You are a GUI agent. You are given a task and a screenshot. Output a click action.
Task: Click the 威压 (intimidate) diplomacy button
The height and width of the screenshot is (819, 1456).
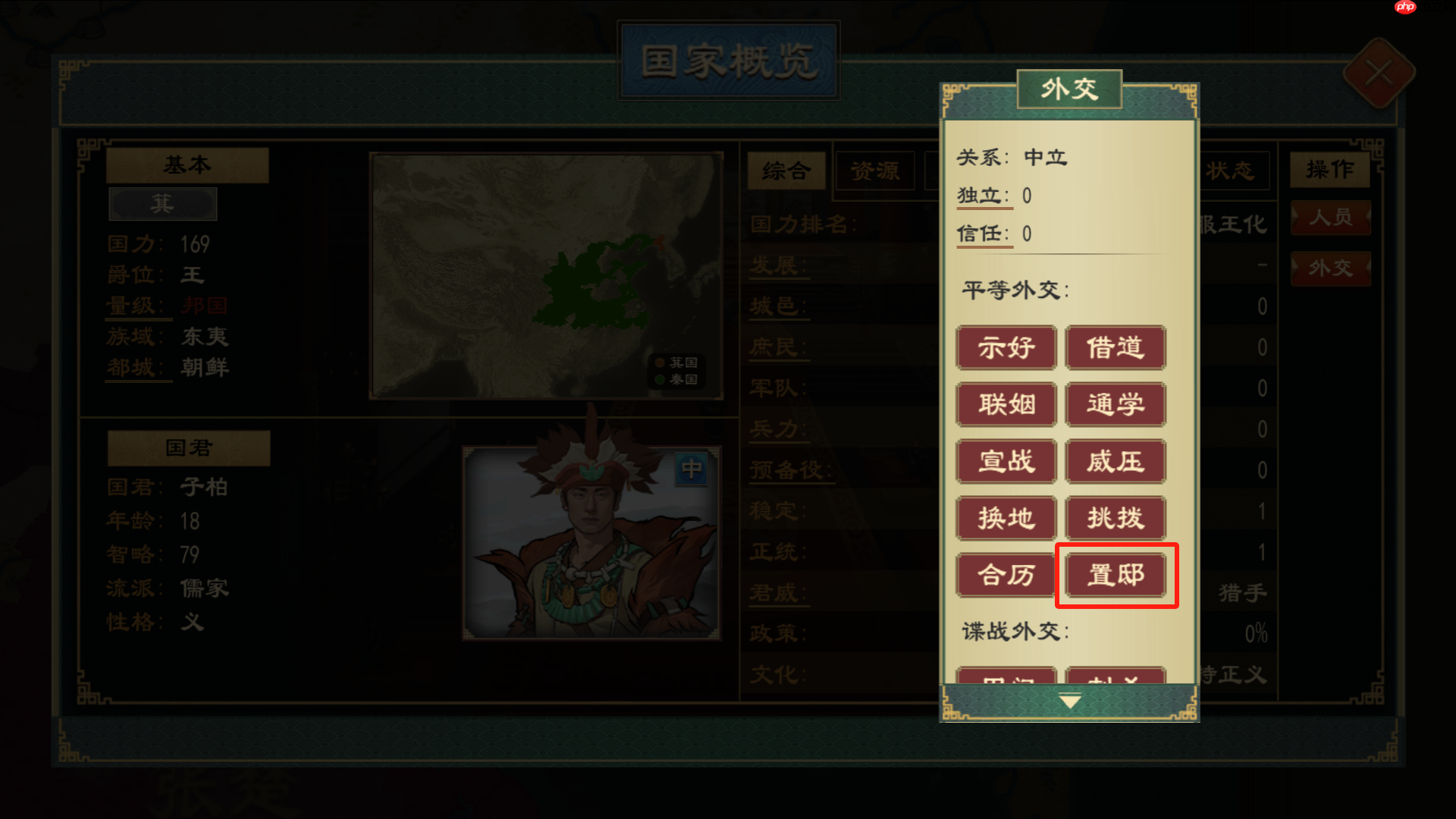pyautogui.click(x=1115, y=461)
